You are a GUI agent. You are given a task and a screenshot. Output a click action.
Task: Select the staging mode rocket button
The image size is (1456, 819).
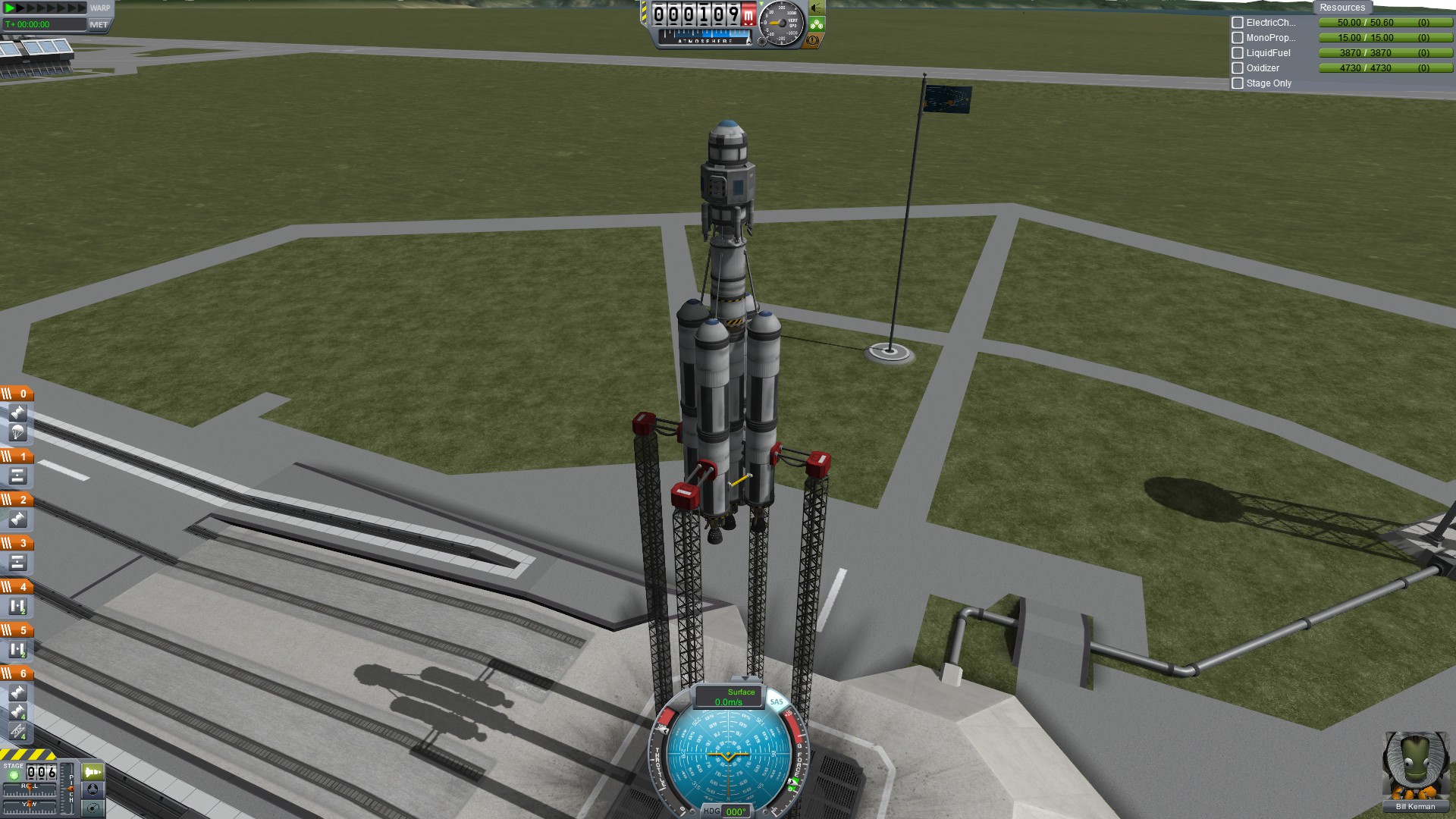(x=93, y=772)
